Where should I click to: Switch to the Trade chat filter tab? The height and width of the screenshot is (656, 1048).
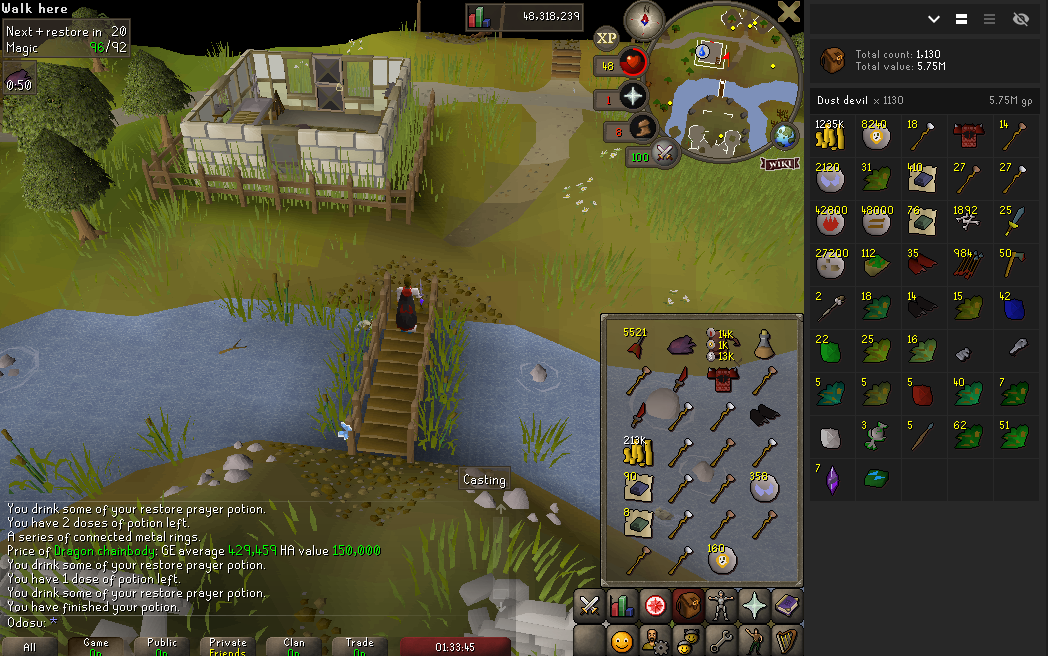point(359,647)
